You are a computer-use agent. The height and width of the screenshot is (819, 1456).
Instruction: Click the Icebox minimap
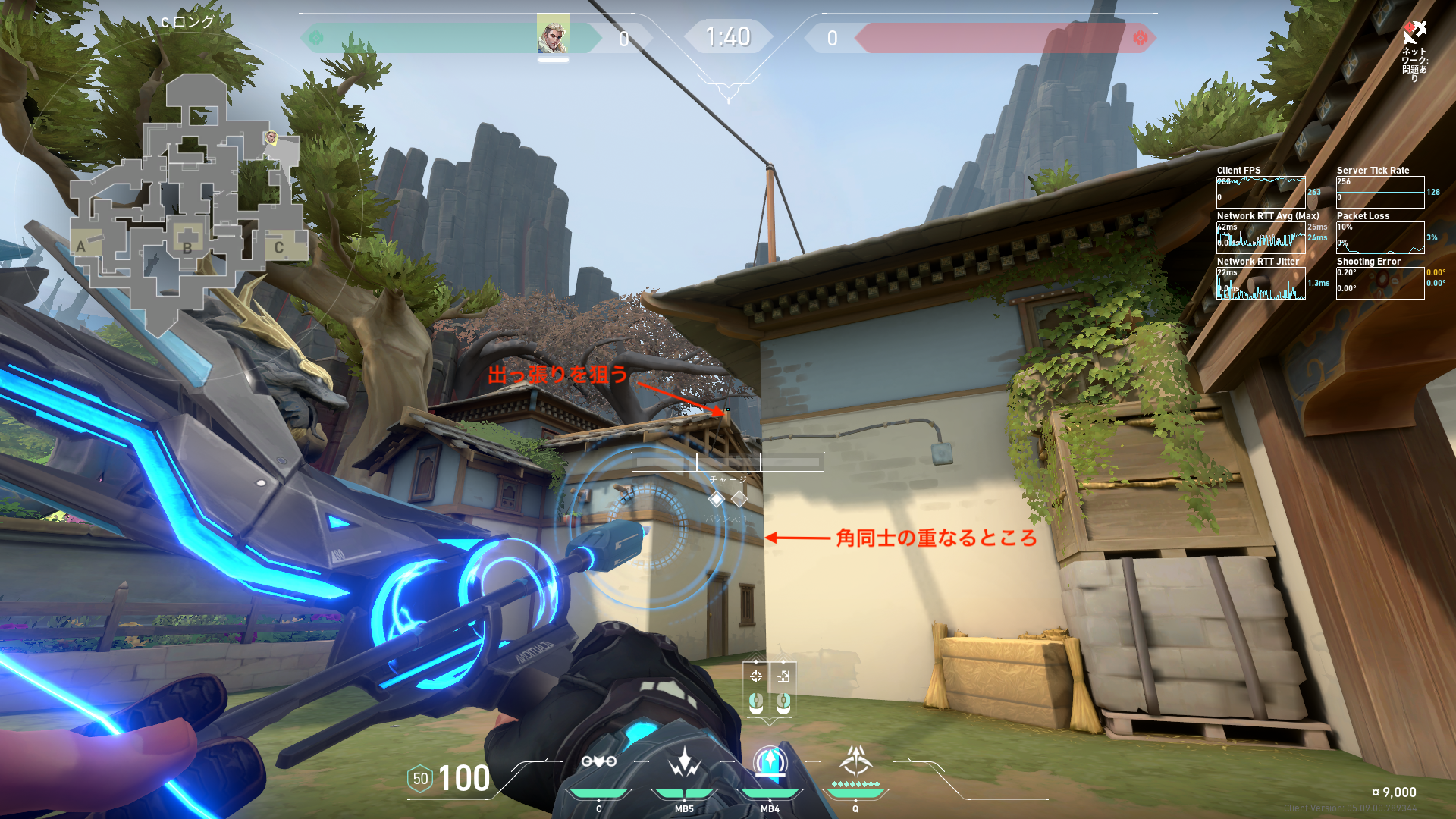pyautogui.click(x=186, y=205)
